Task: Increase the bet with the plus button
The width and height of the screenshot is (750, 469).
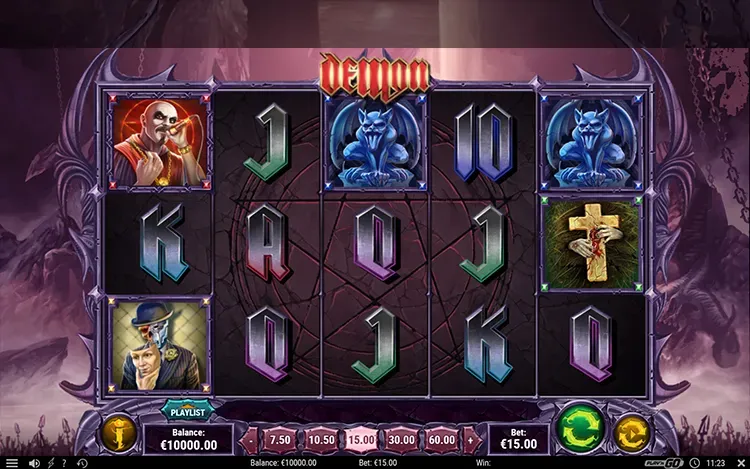Action: pyautogui.click(x=471, y=438)
